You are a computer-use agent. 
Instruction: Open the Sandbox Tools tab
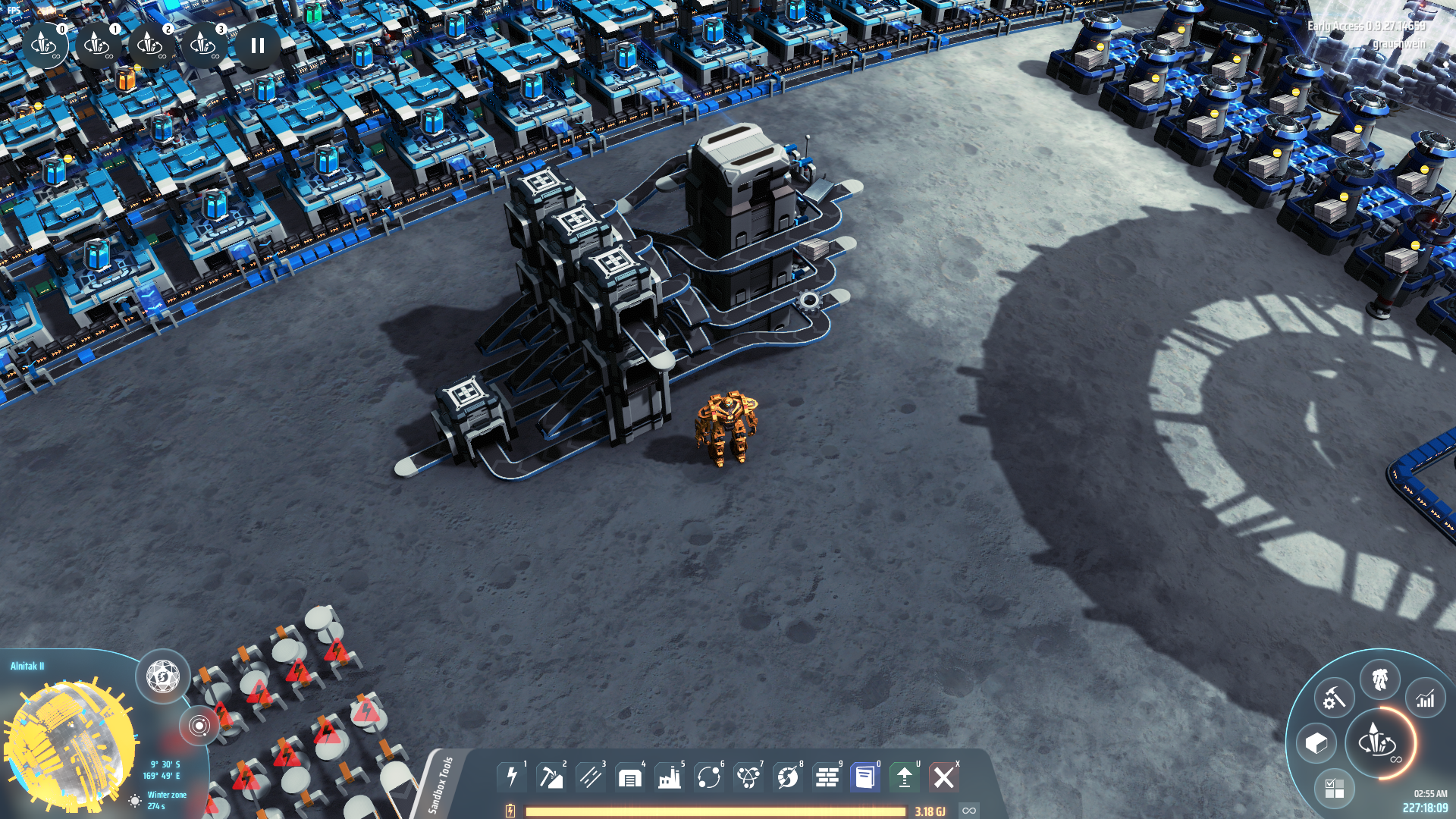click(441, 784)
